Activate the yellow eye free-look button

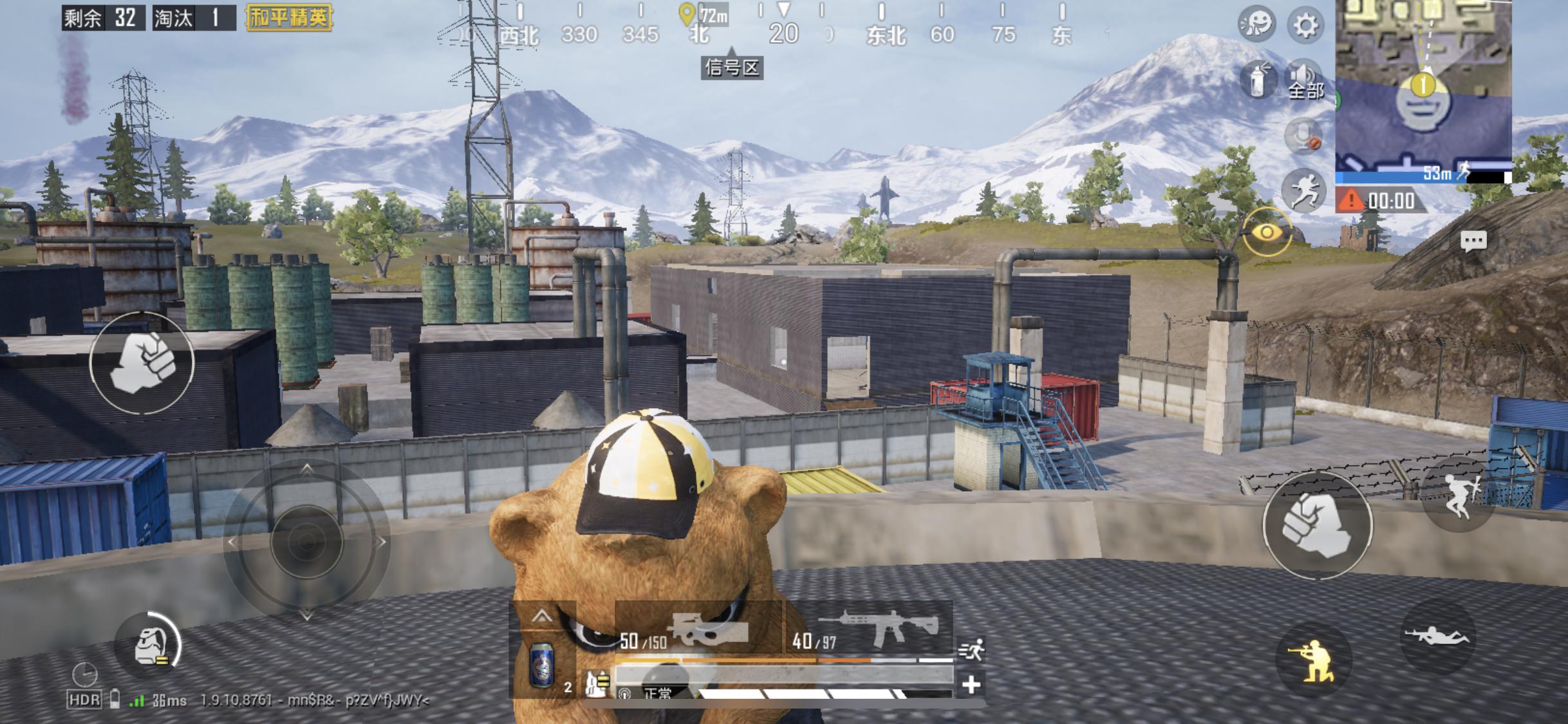pyautogui.click(x=1267, y=232)
